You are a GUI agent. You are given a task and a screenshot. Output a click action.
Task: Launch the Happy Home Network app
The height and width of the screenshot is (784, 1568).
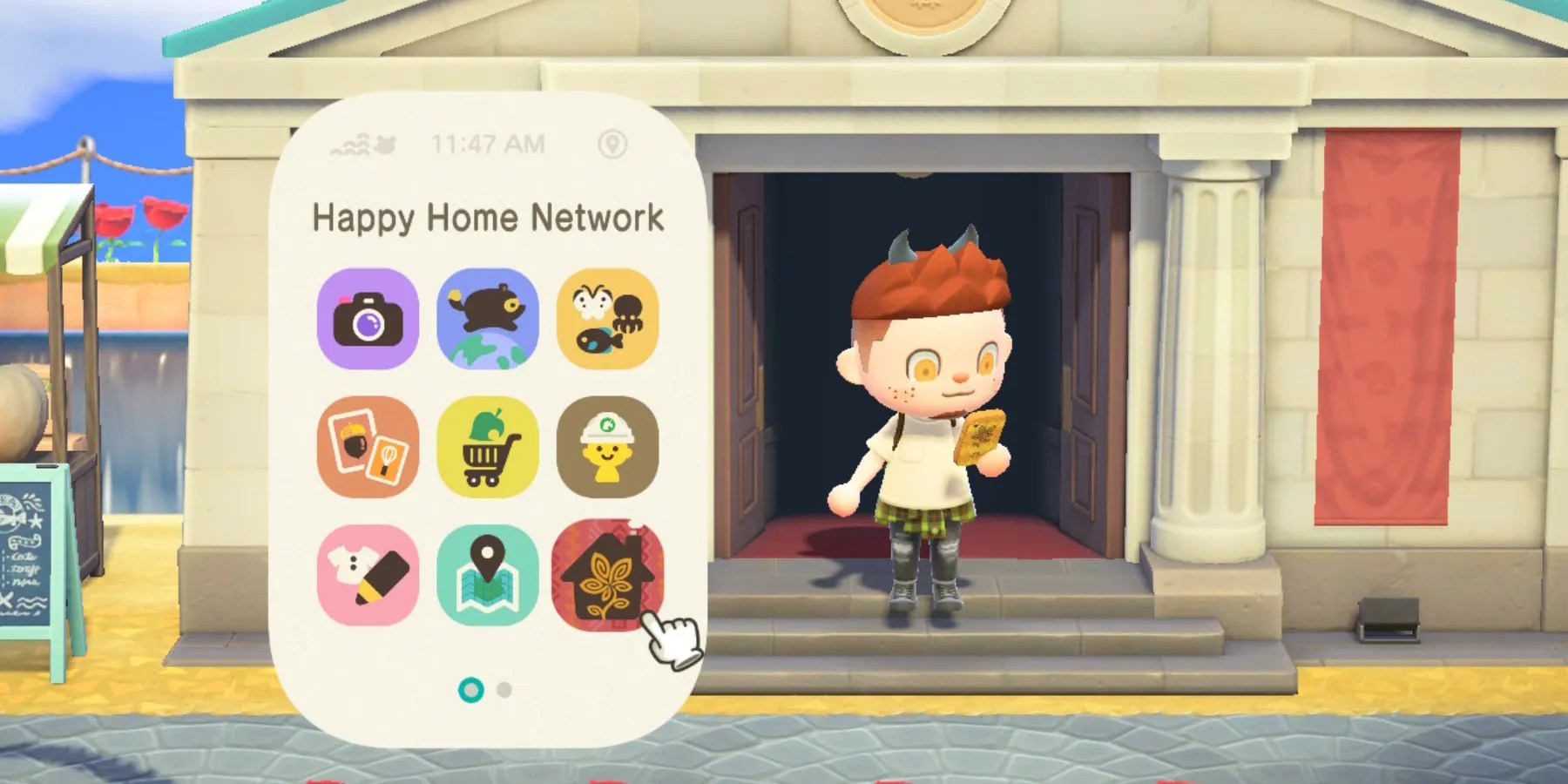point(609,573)
